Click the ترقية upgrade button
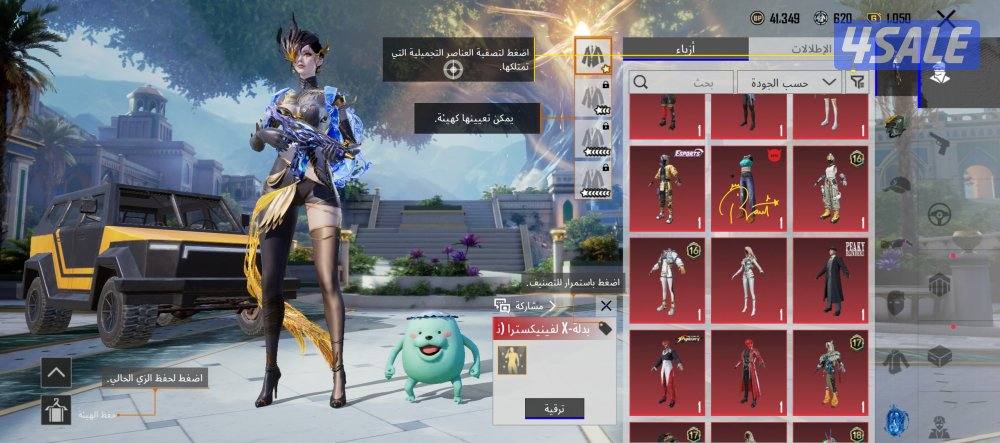Image resolution: width=1000 pixels, height=443 pixels. click(x=554, y=408)
